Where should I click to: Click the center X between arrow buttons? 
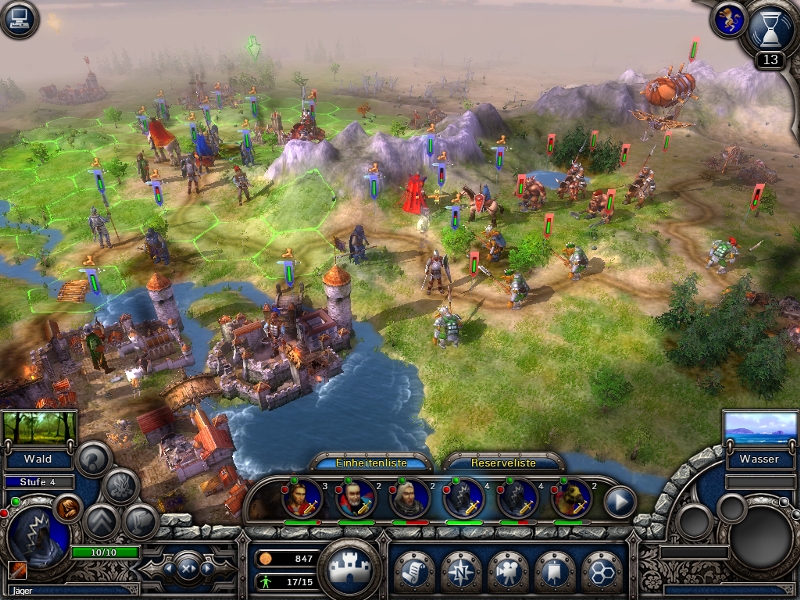pos(189,569)
